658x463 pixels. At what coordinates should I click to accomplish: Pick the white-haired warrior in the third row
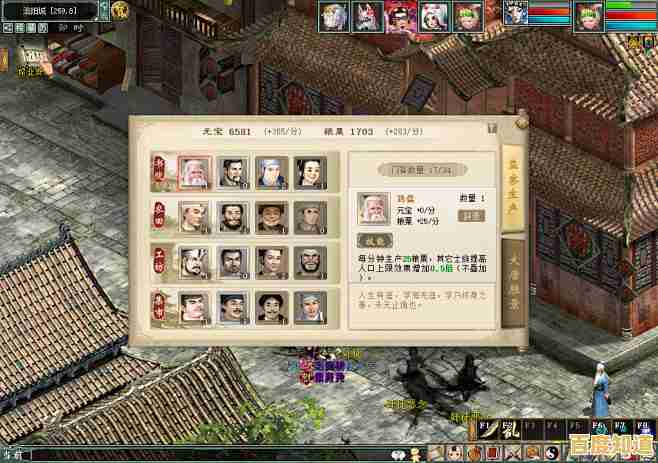point(193,262)
